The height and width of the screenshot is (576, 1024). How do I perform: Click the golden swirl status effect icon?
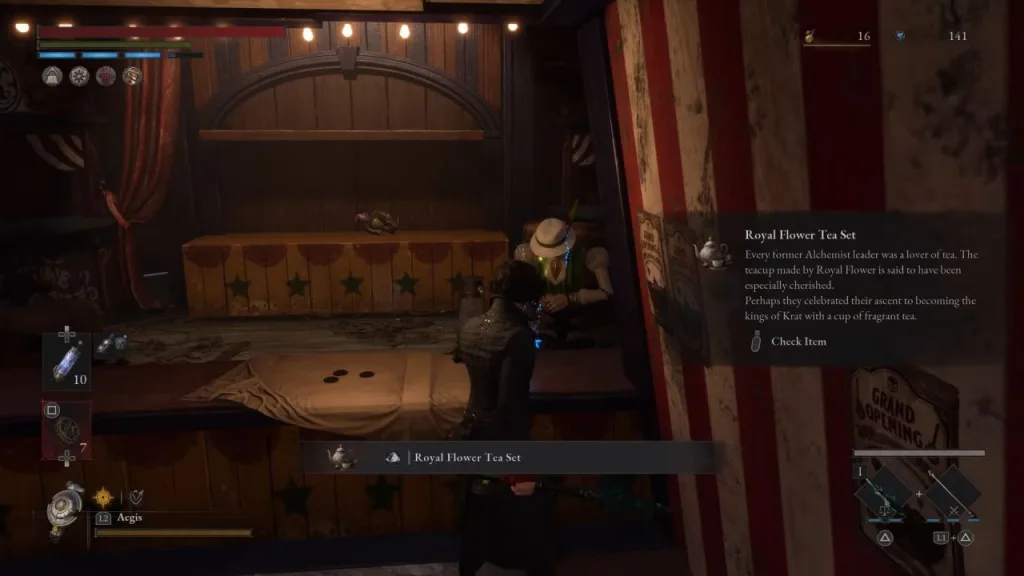tap(131, 76)
